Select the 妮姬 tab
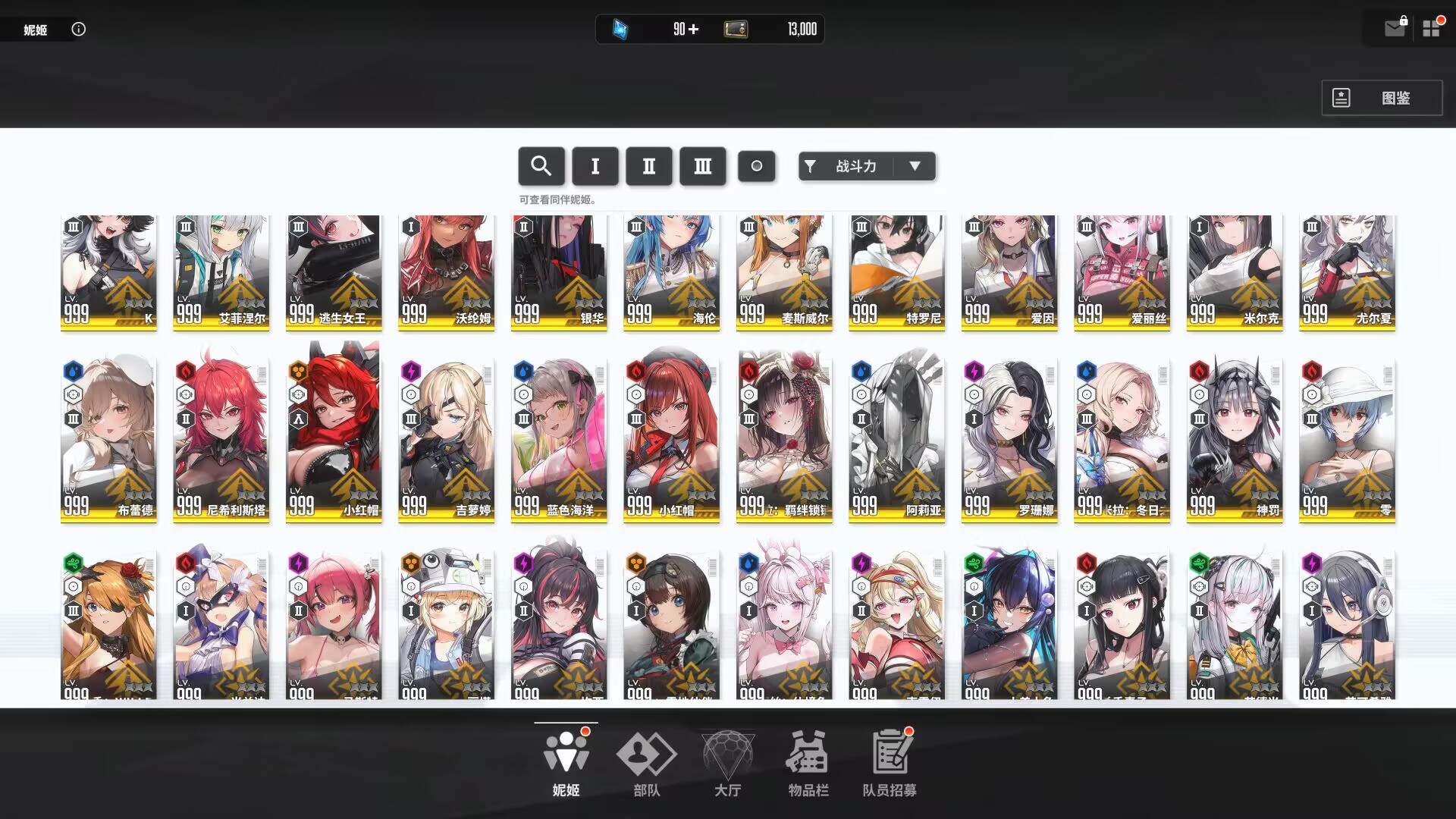This screenshot has height=819, width=1456. (x=566, y=764)
